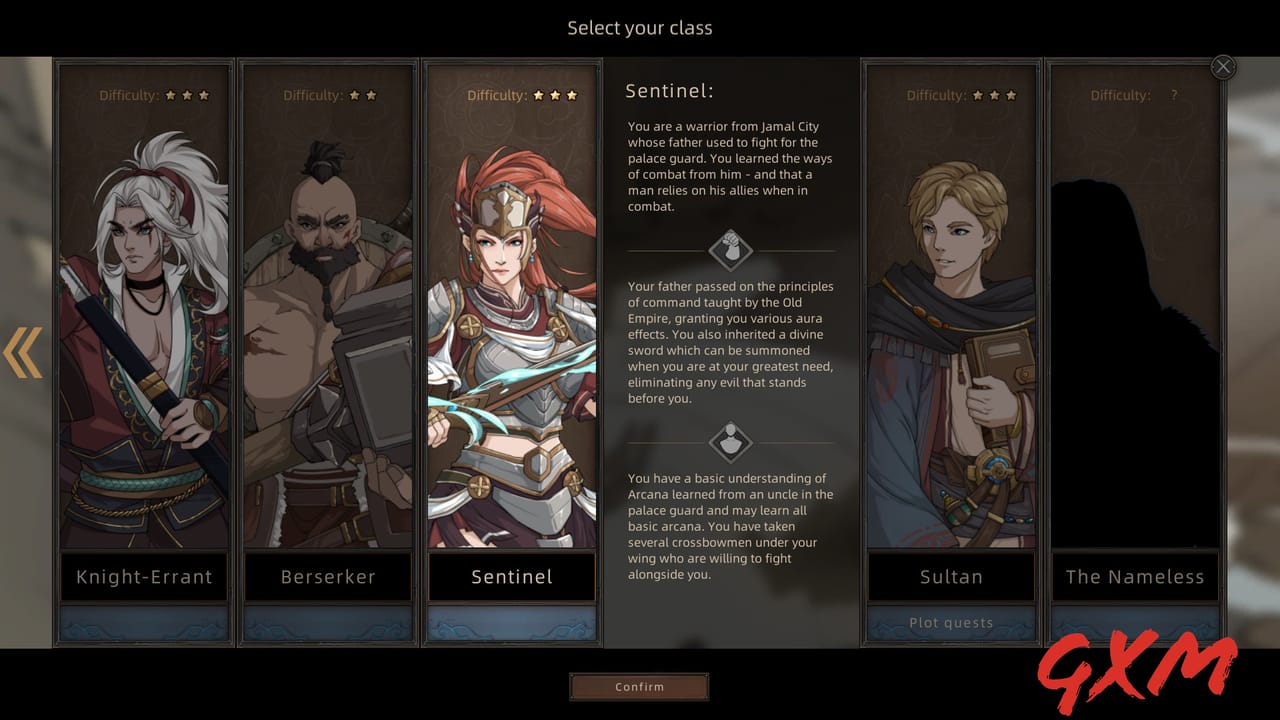
Task: Collapse the Sentinel description panel
Action: [1223, 66]
